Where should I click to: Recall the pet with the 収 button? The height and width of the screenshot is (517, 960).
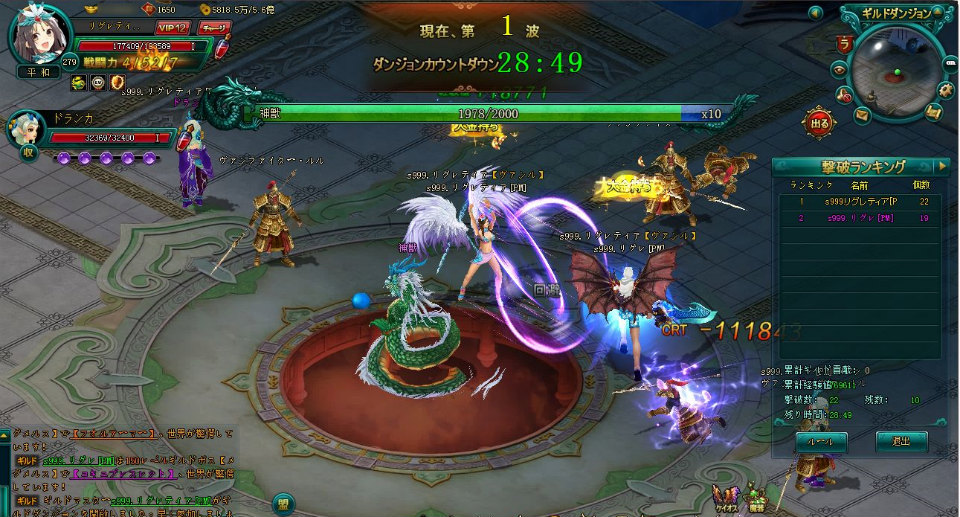(x=29, y=153)
